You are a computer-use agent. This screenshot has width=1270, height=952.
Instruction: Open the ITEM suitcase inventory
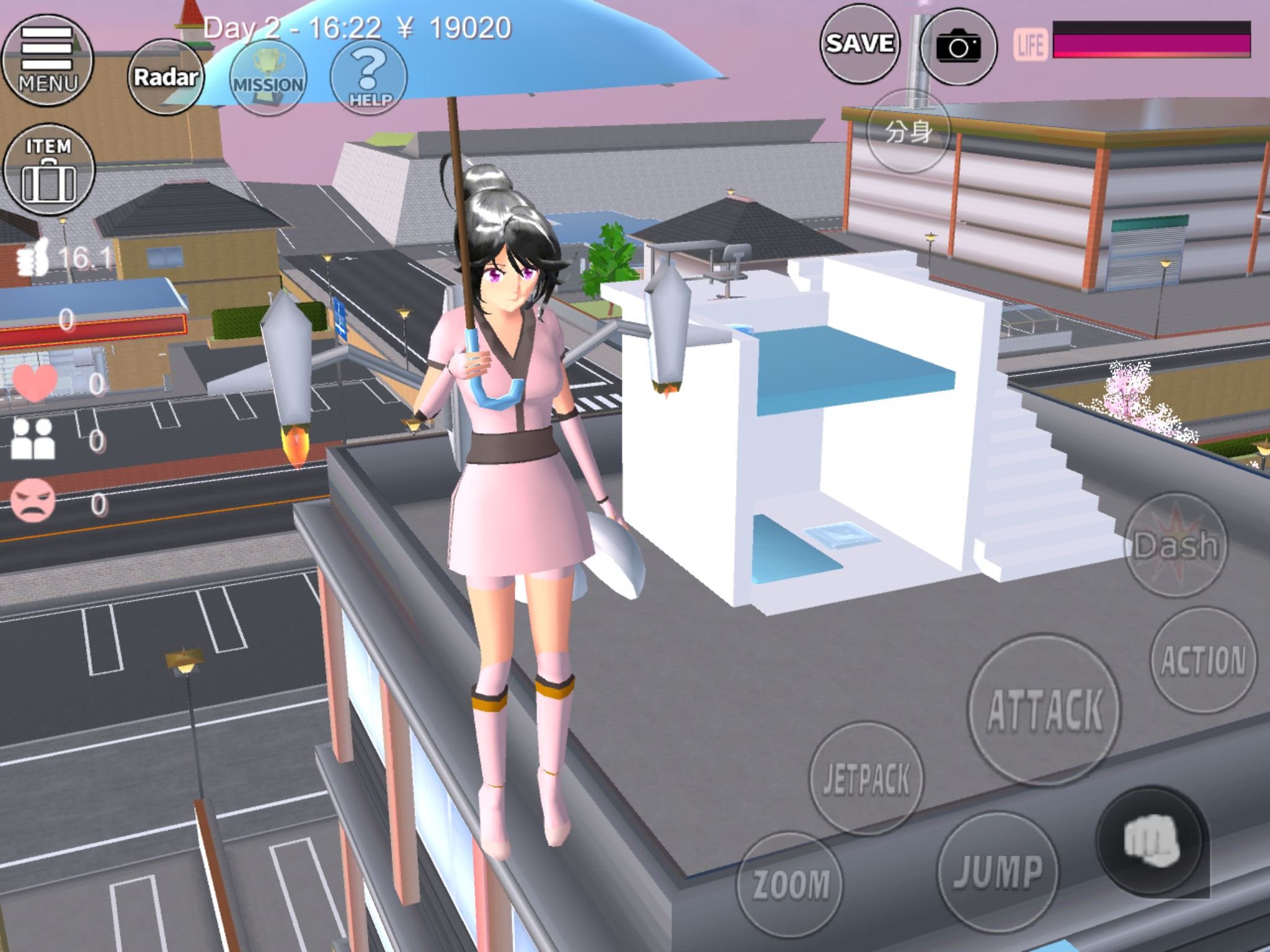pyautogui.click(x=48, y=170)
